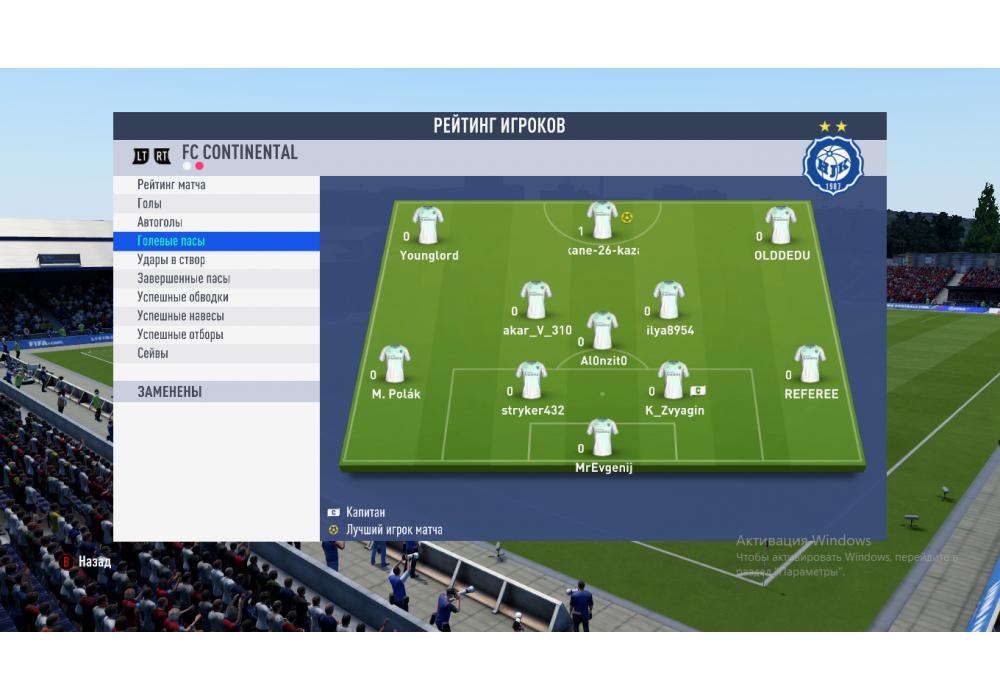Viewport: 1000px width, 700px height.
Task: Select the Успешные навесы row
Action: pyautogui.click(x=180, y=316)
